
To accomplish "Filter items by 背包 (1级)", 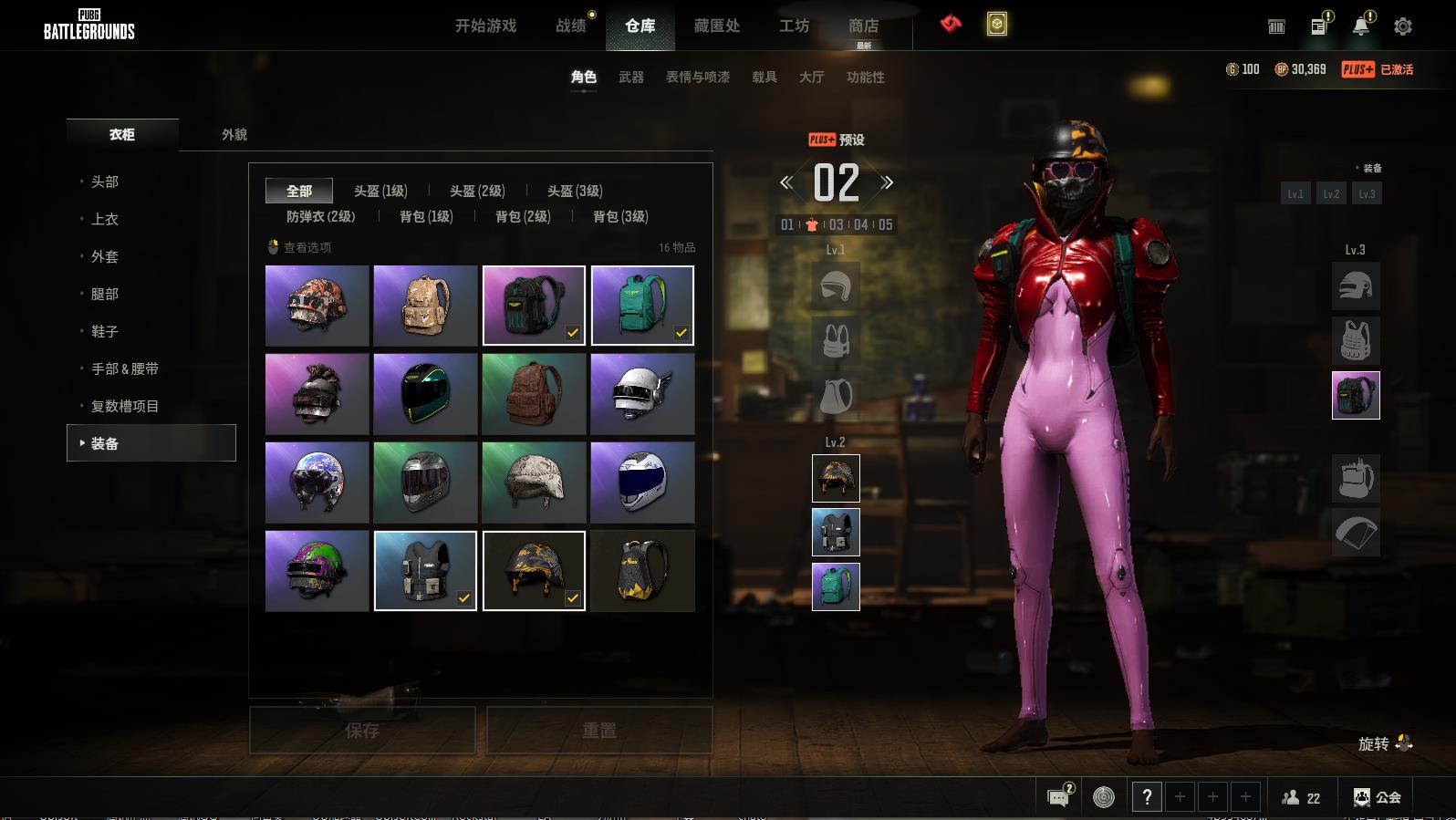I will [426, 216].
